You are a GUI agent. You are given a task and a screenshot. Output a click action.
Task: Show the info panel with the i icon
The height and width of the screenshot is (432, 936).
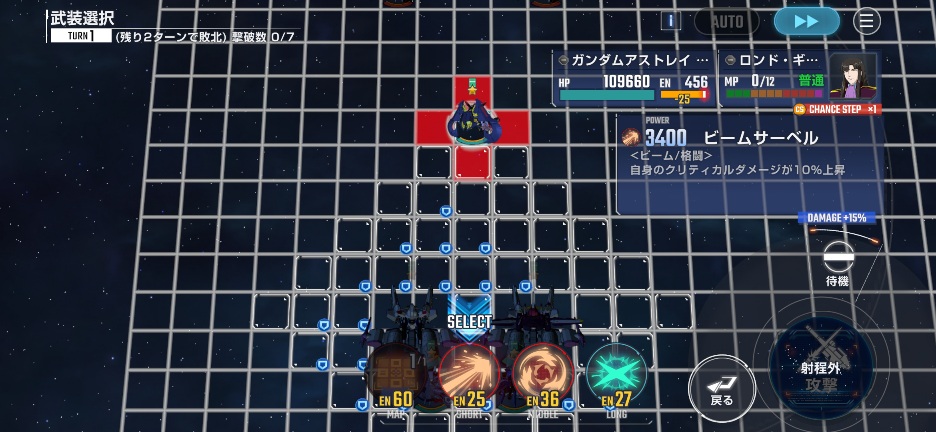(x=671, y=21)
